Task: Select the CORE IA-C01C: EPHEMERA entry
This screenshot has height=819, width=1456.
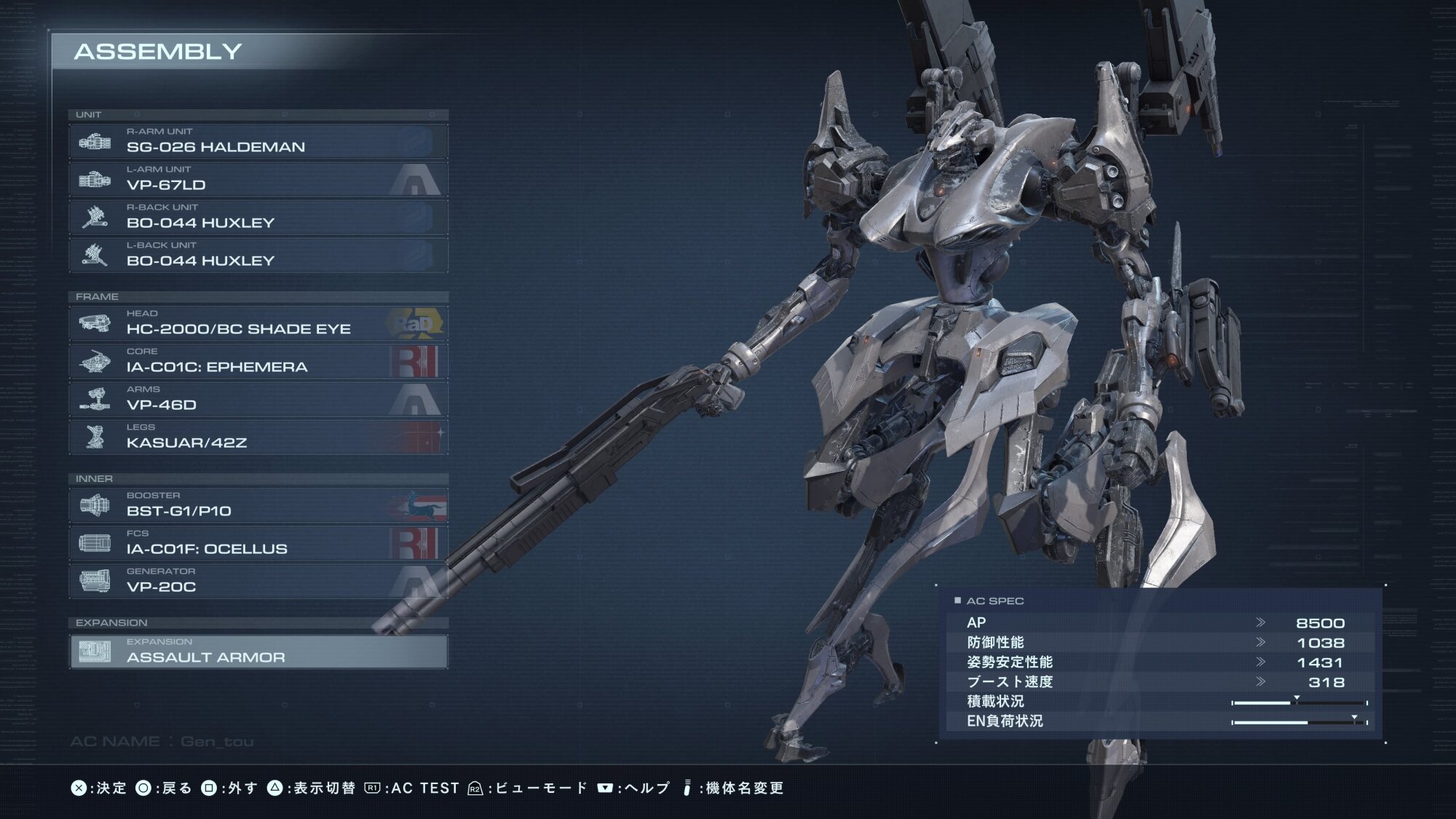Action: point(258,361)
